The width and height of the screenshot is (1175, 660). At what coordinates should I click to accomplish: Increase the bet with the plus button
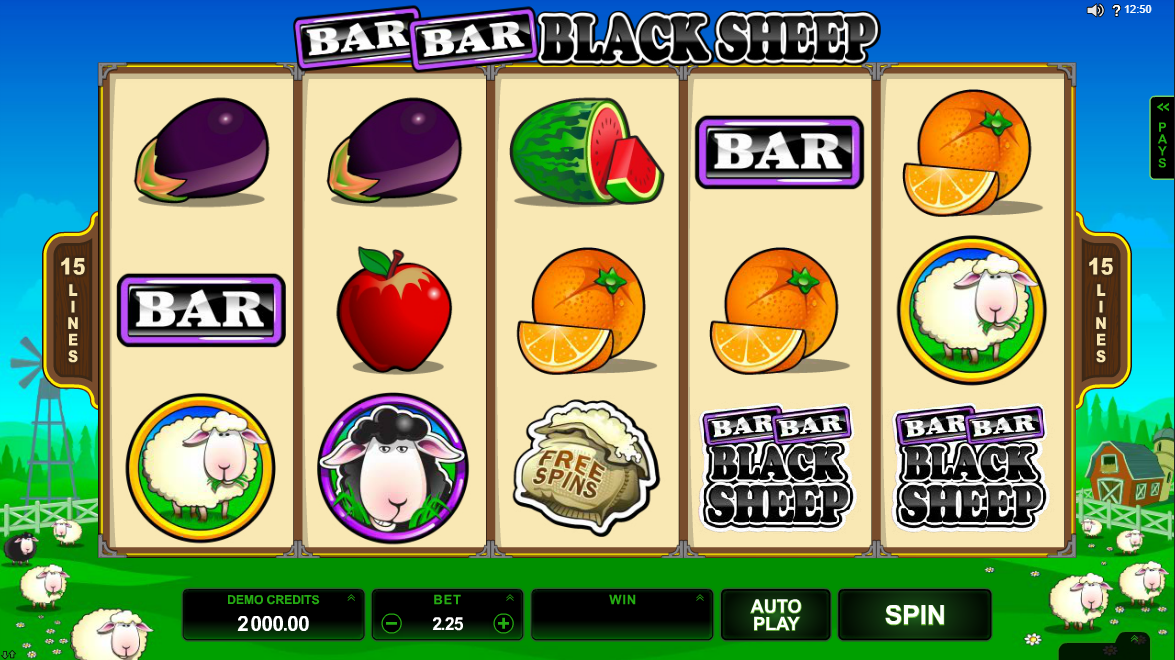[x=503, y=624]
